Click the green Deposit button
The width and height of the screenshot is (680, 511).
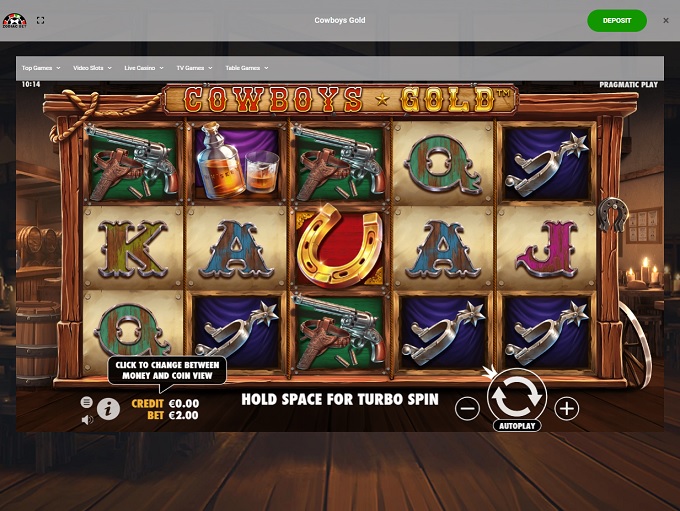tap(617, 20)
